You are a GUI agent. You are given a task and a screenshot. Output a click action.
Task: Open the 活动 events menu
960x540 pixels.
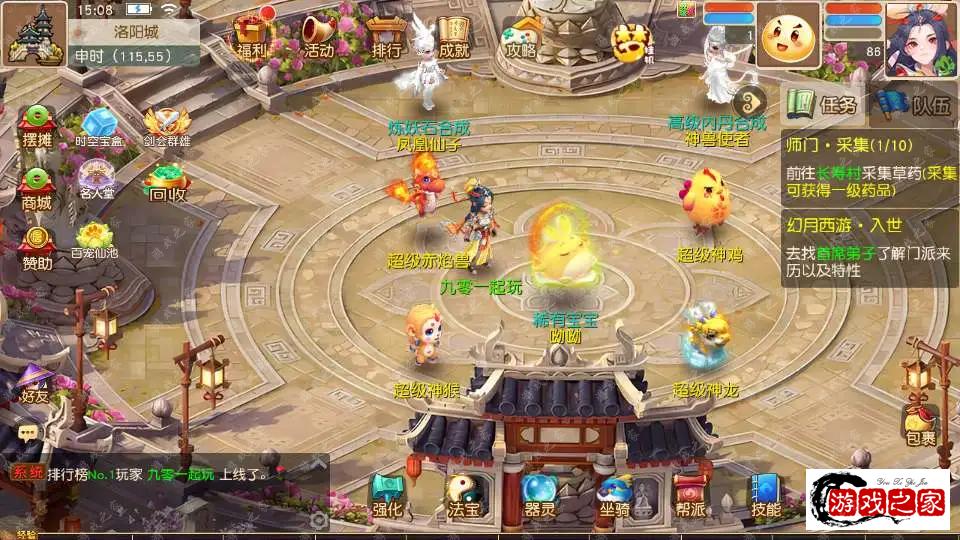[319, 36]
